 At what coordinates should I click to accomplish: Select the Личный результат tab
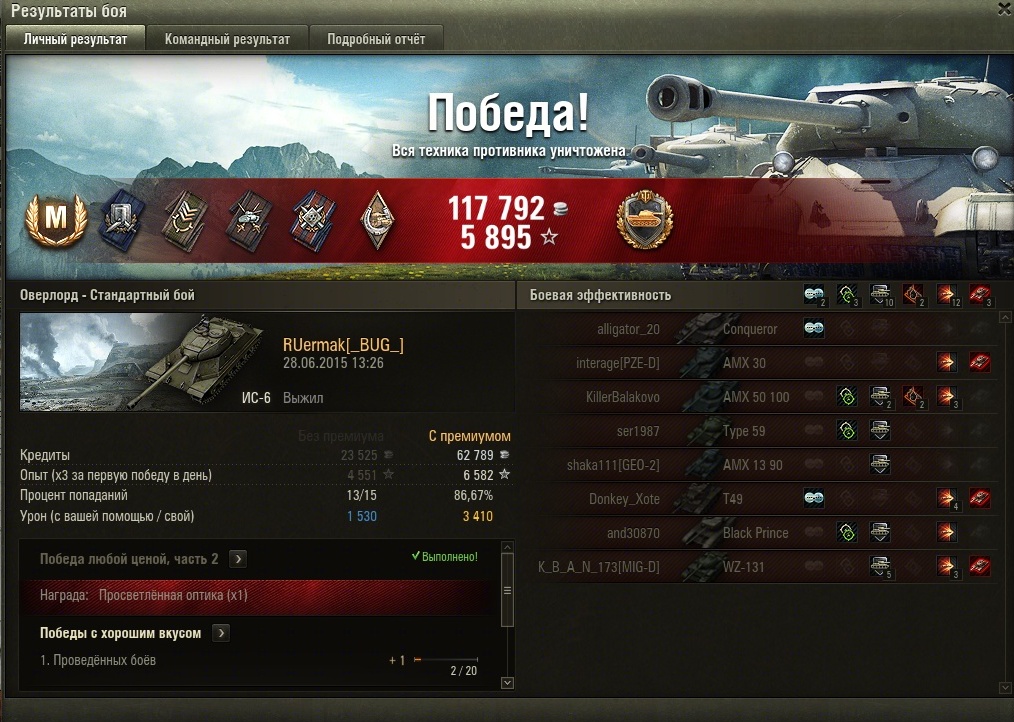click(76, 39)
